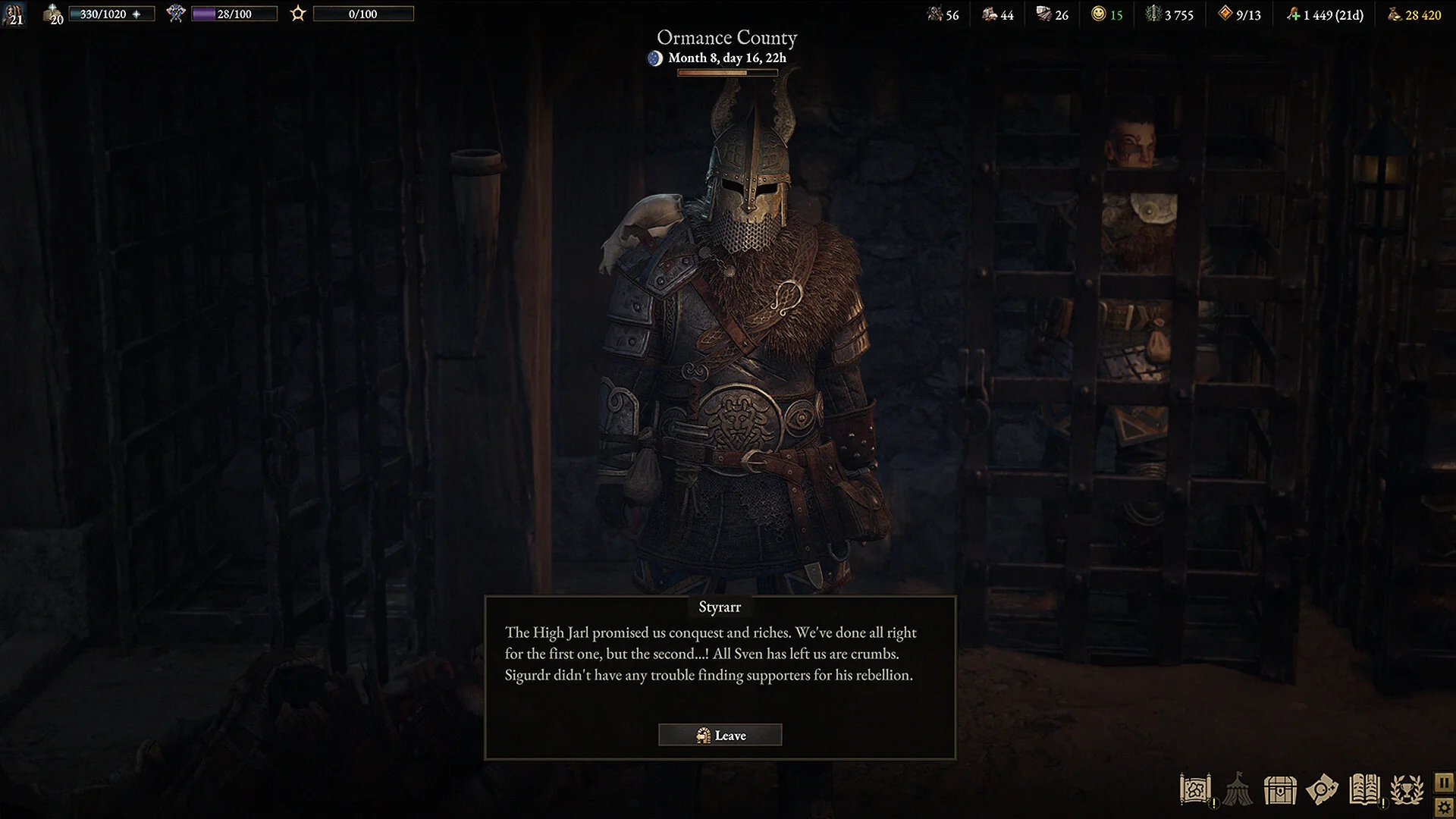1456x819 pixels.
Task: Click the character portrait showing level 21
Action: click(x=14, y=14)
